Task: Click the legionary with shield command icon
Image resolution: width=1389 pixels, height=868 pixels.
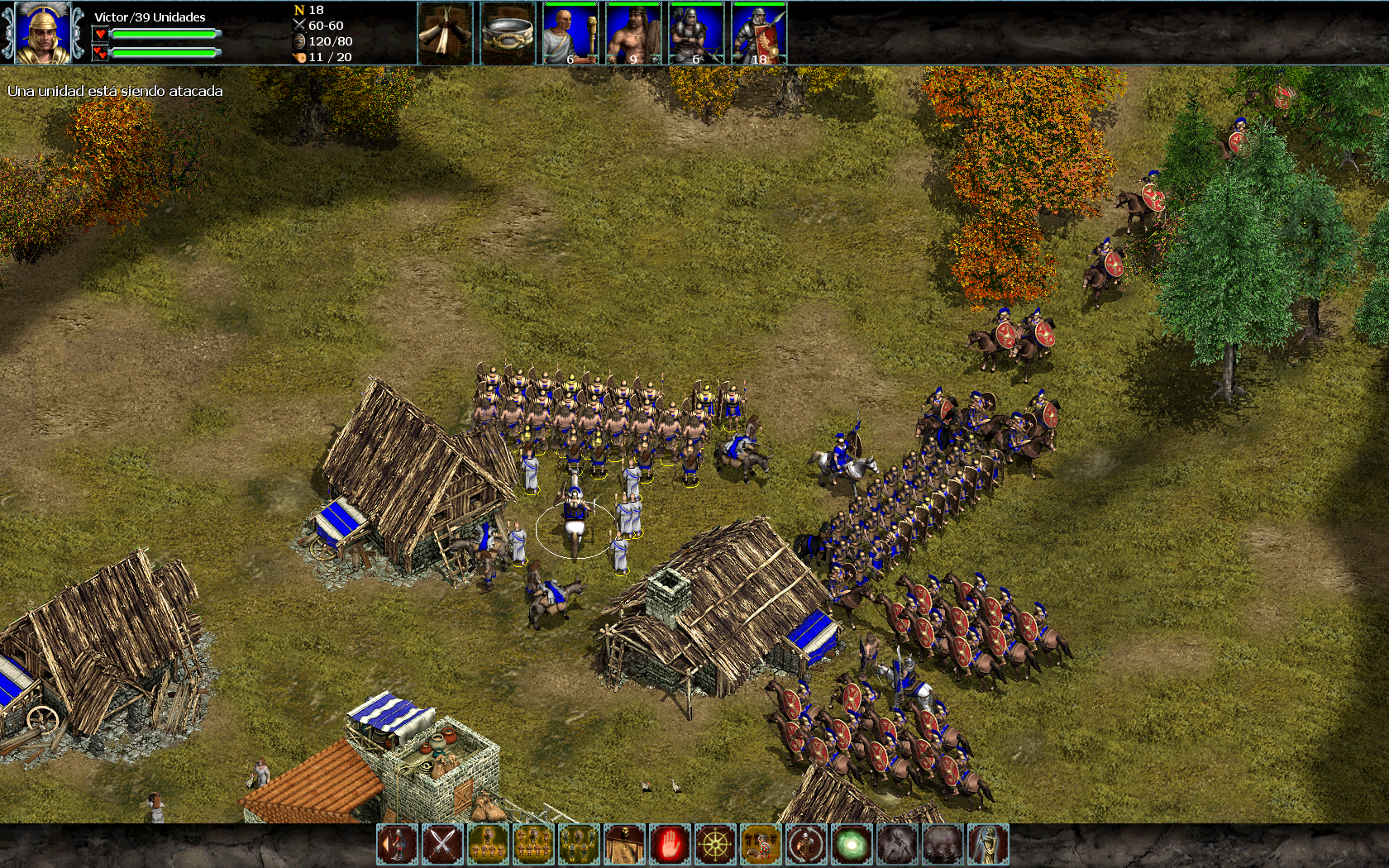Action: coord(397,845)
